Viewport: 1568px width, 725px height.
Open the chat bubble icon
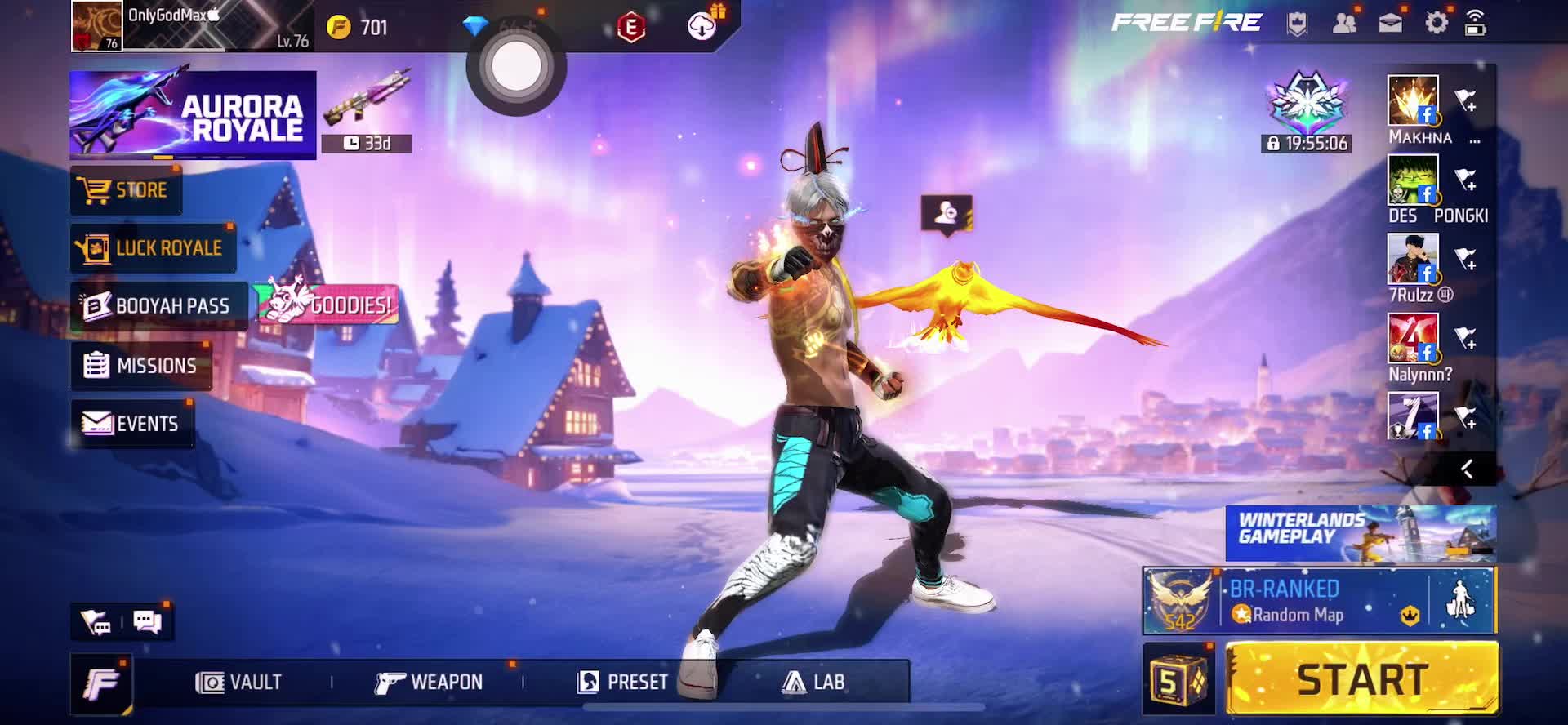147,622
